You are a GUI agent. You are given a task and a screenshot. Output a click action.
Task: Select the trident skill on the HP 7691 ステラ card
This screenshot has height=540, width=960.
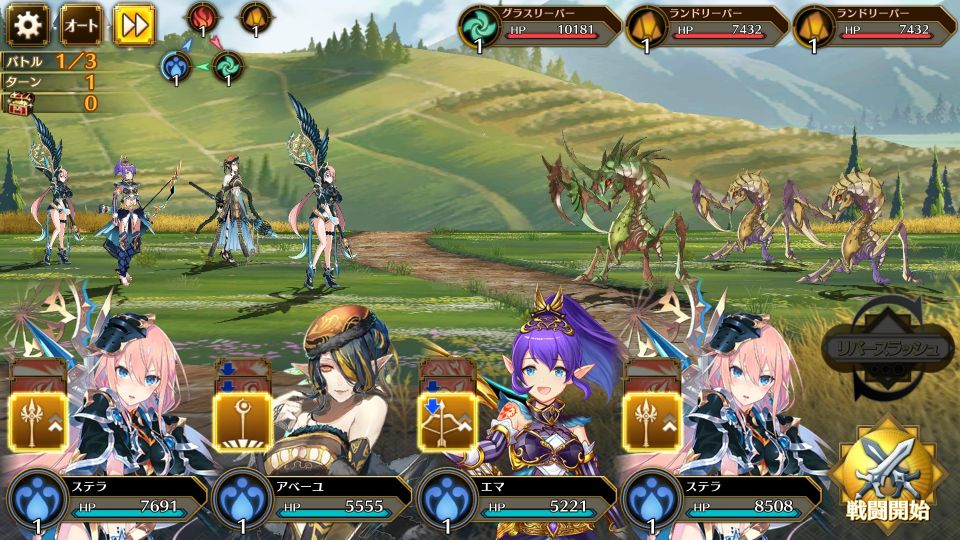click(x=38, y=421)
